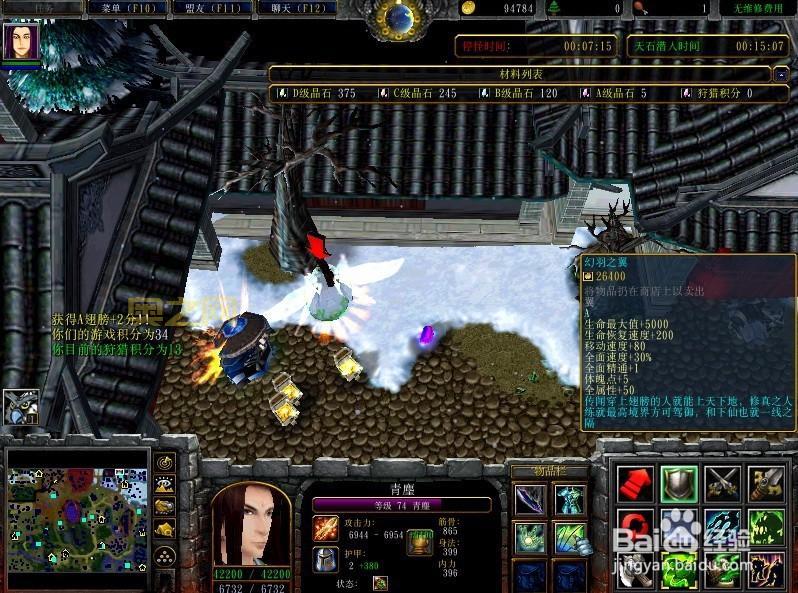This screenshot has height=593, width=798.
Task: Click the attack sword icon in stats panel
Action: [326, 527]
